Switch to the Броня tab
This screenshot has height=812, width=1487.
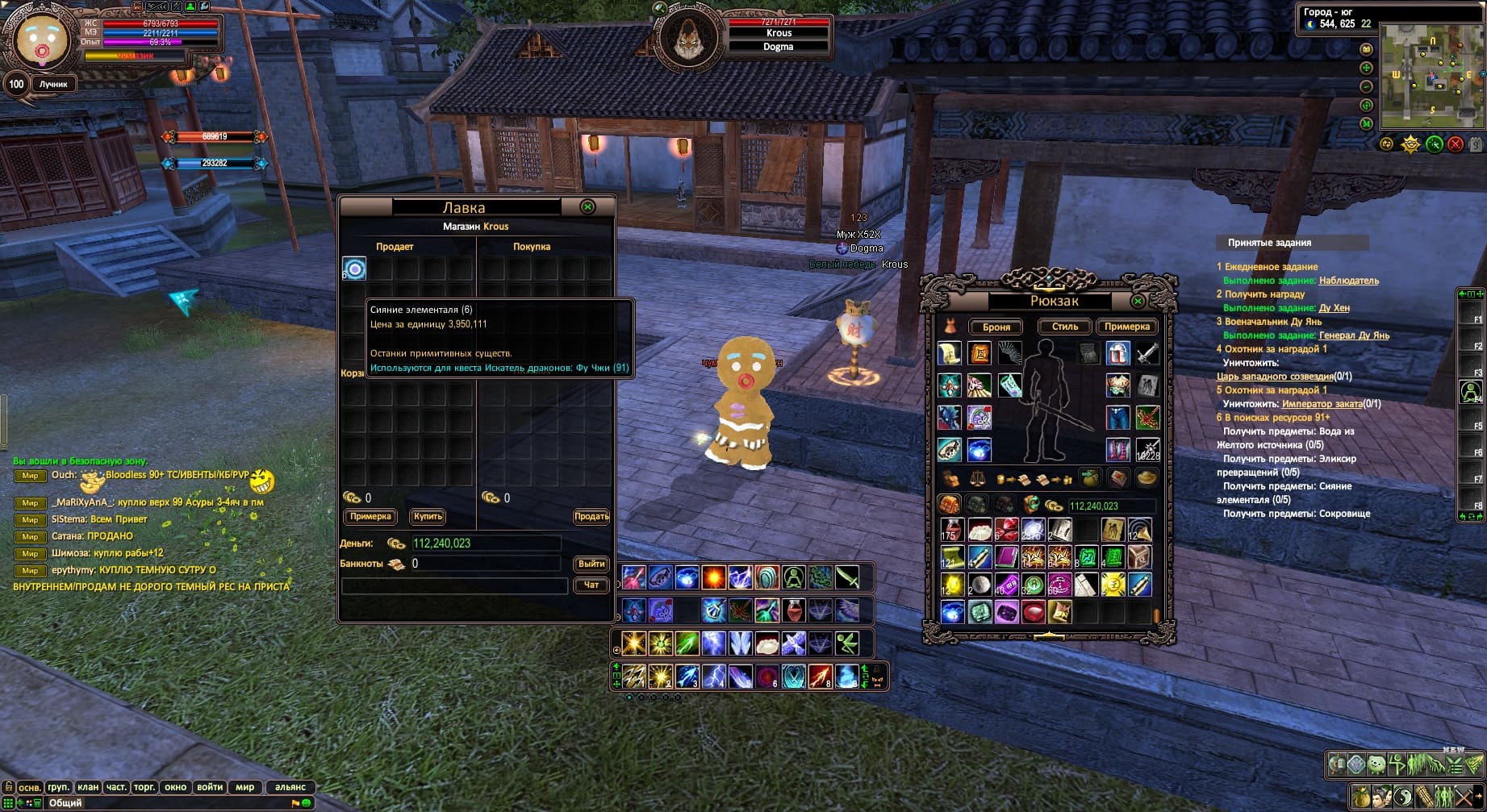[996, 327]
